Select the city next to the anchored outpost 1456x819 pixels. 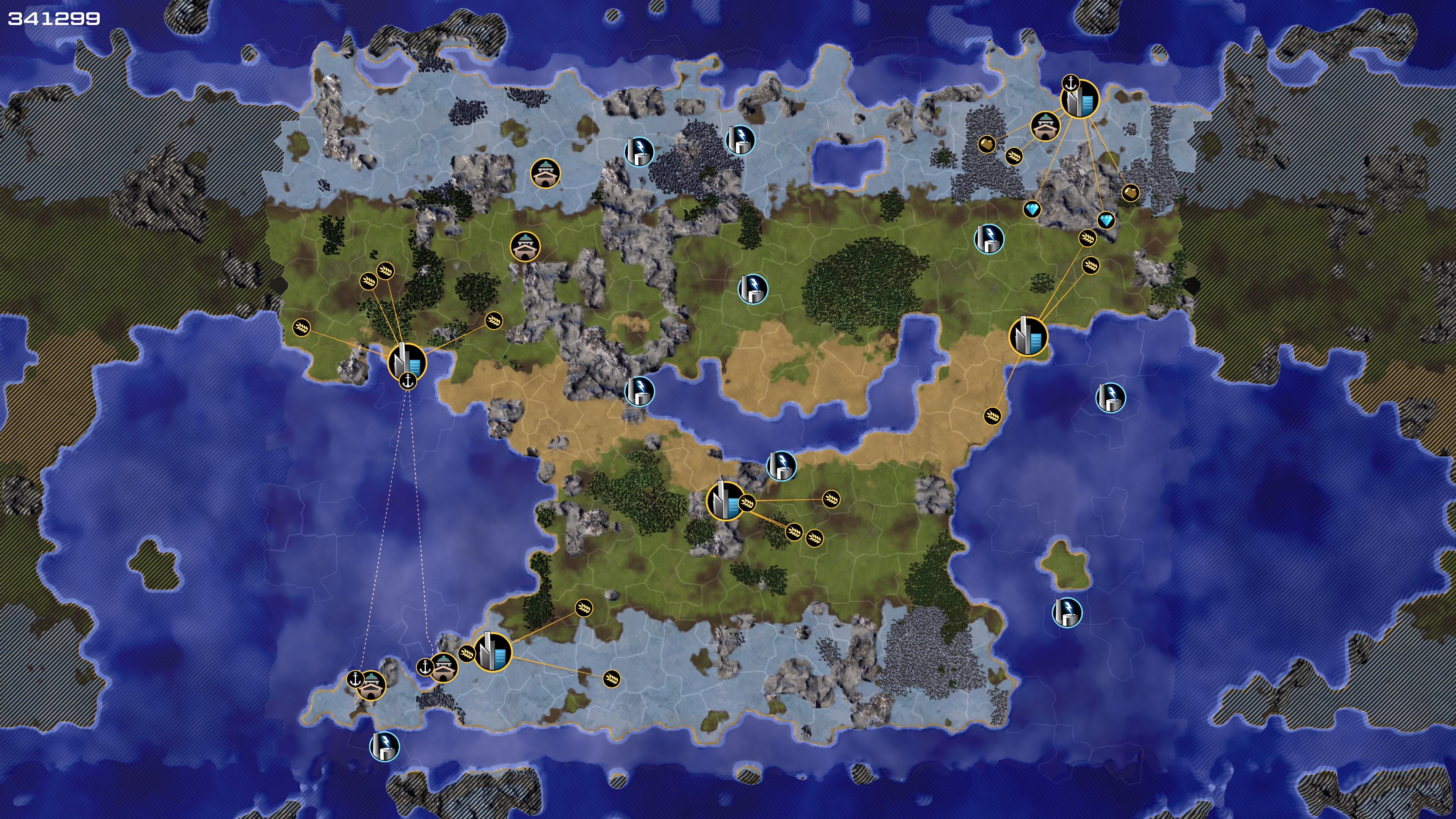tap(492, 652)
